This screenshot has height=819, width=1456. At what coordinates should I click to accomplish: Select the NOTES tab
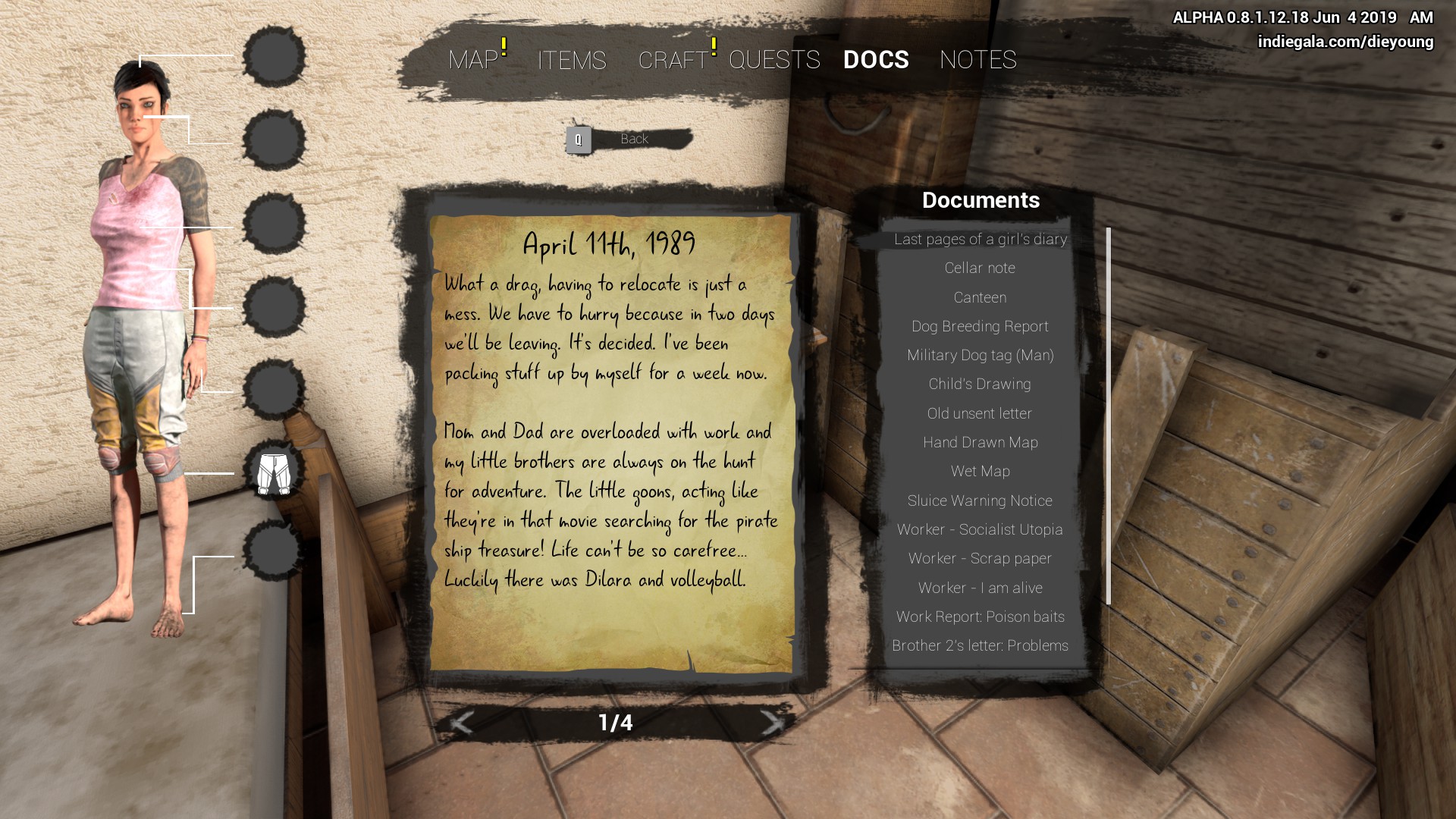coord(977,60)
